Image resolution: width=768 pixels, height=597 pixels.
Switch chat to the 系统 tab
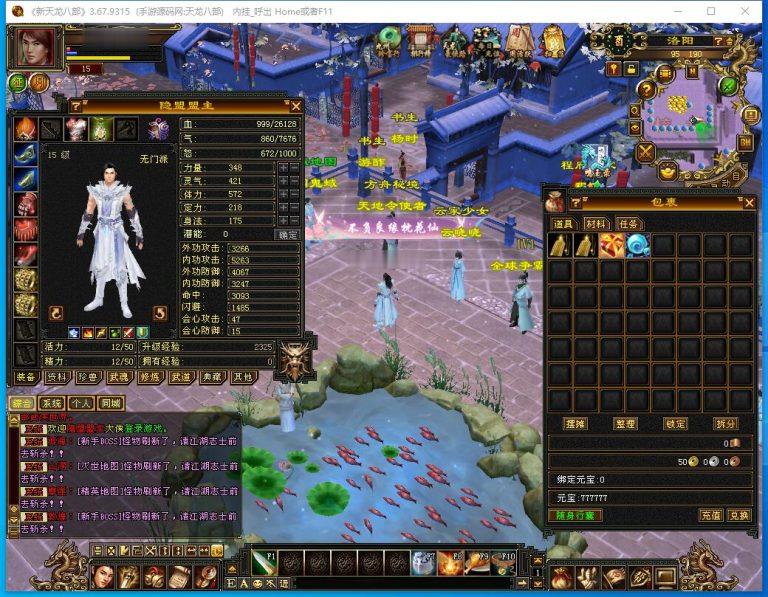click(52, 403)
